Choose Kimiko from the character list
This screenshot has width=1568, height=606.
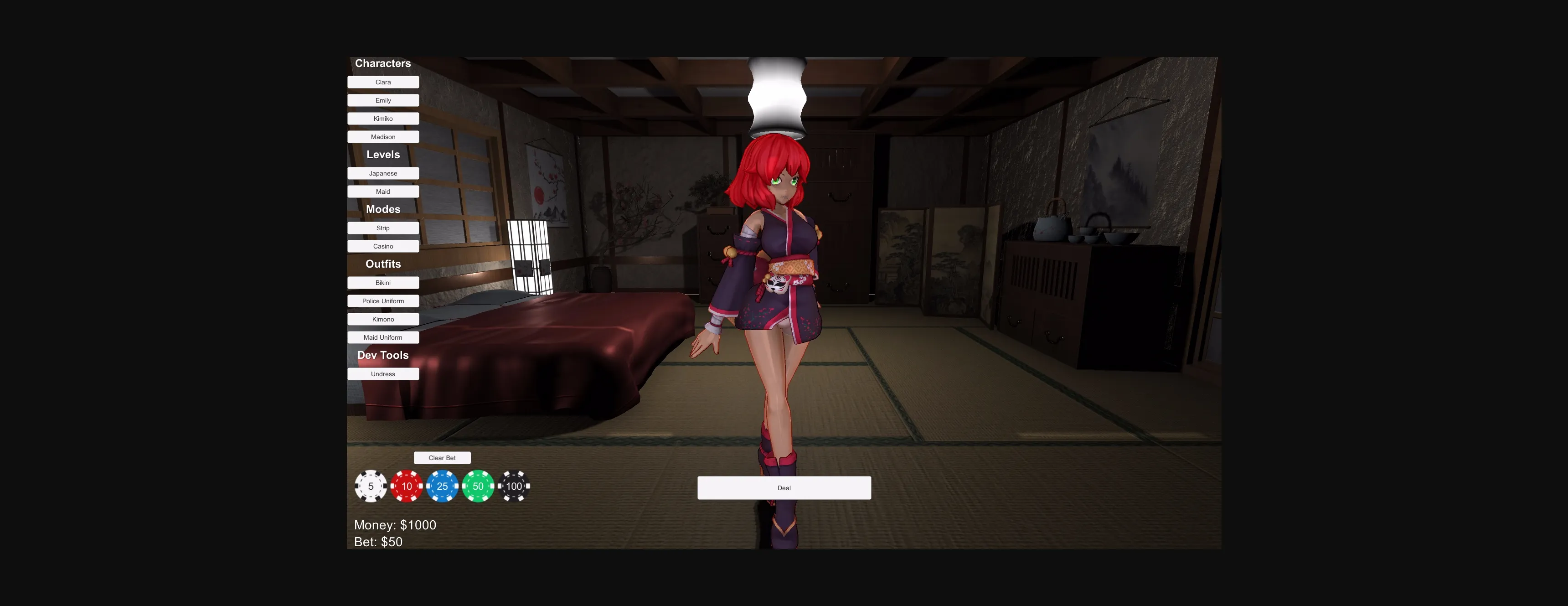(x=383, y=118)
